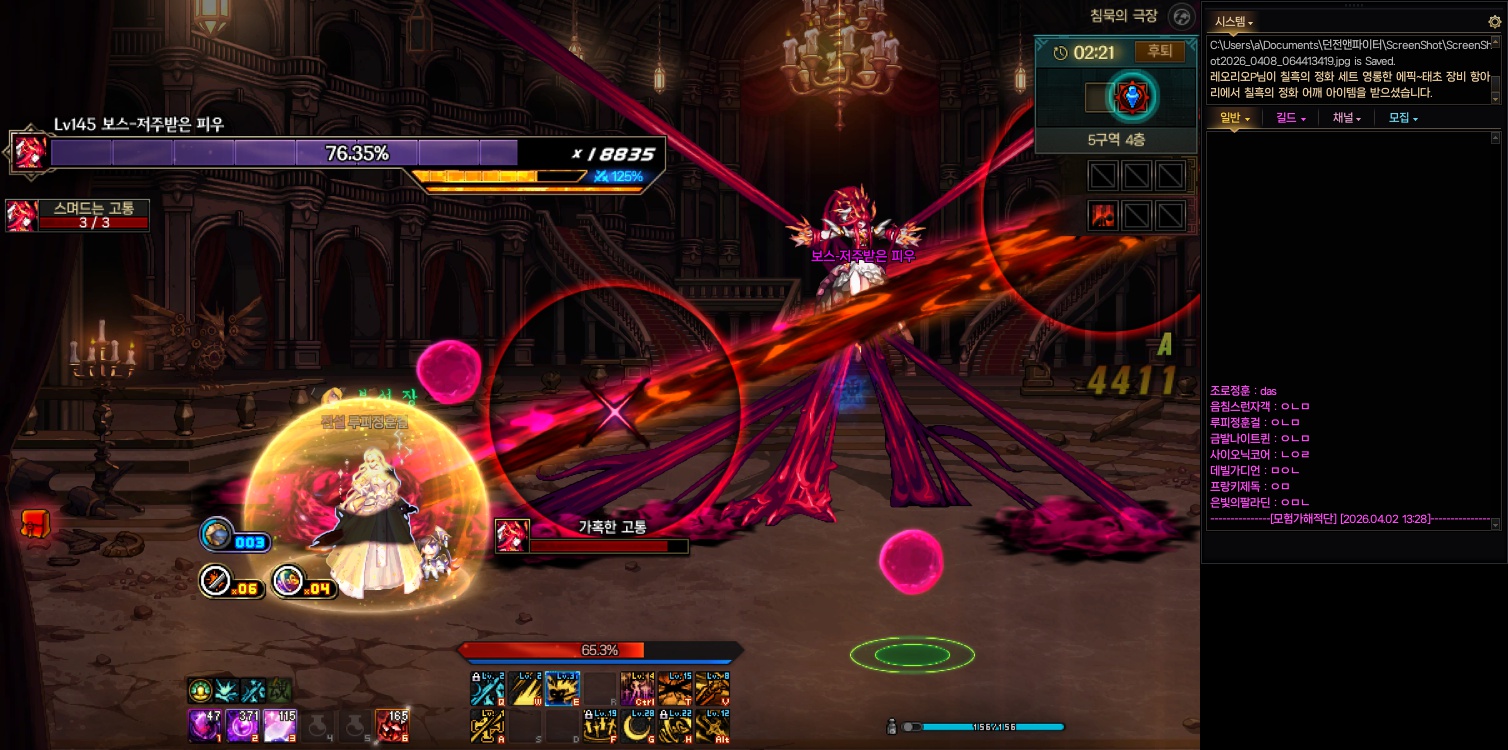Click the 후퇴 retreat button
This screenshot has height=750, width=1508.
[1159, 52]
